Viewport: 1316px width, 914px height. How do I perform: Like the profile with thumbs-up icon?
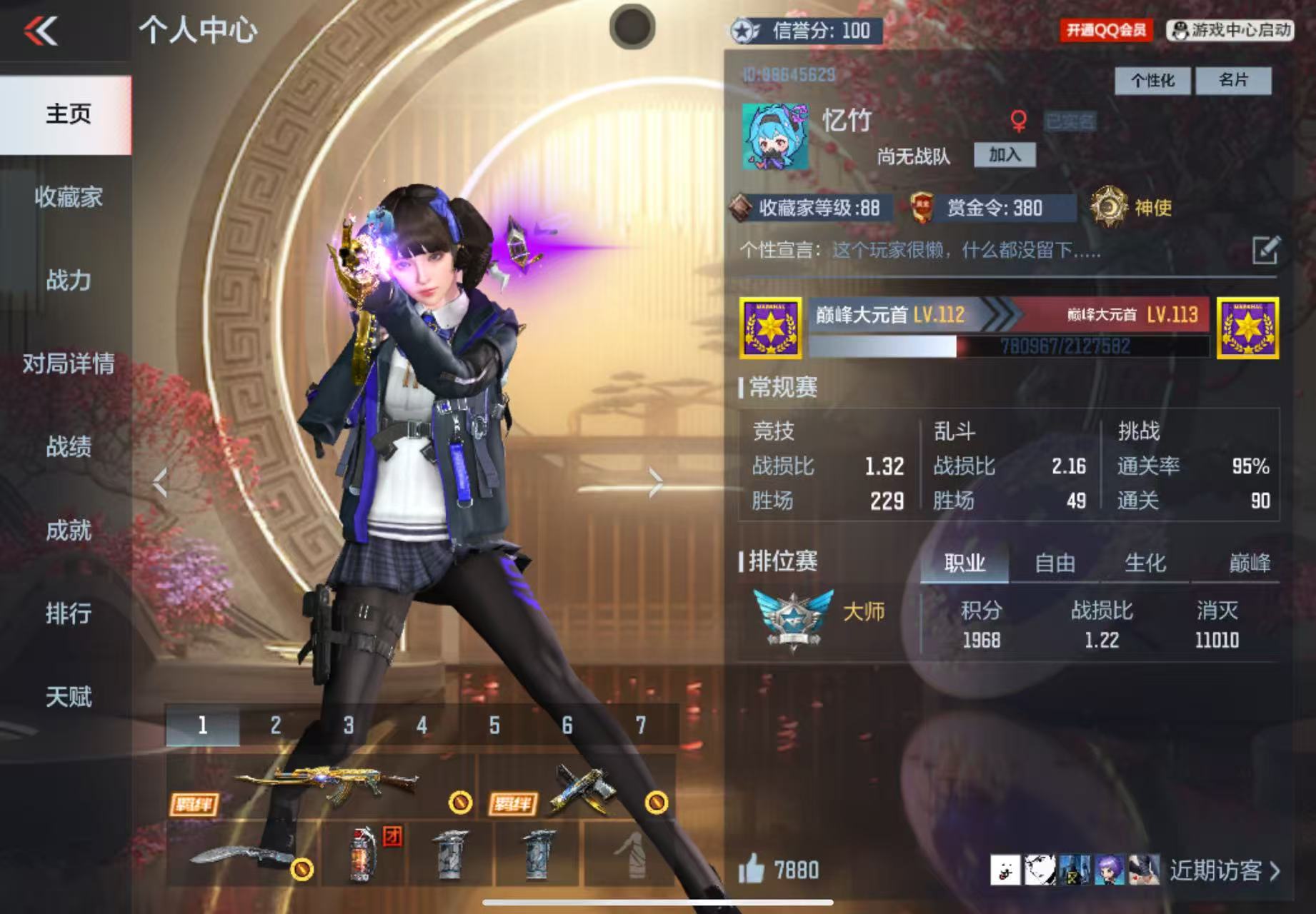tap(752, 870)
